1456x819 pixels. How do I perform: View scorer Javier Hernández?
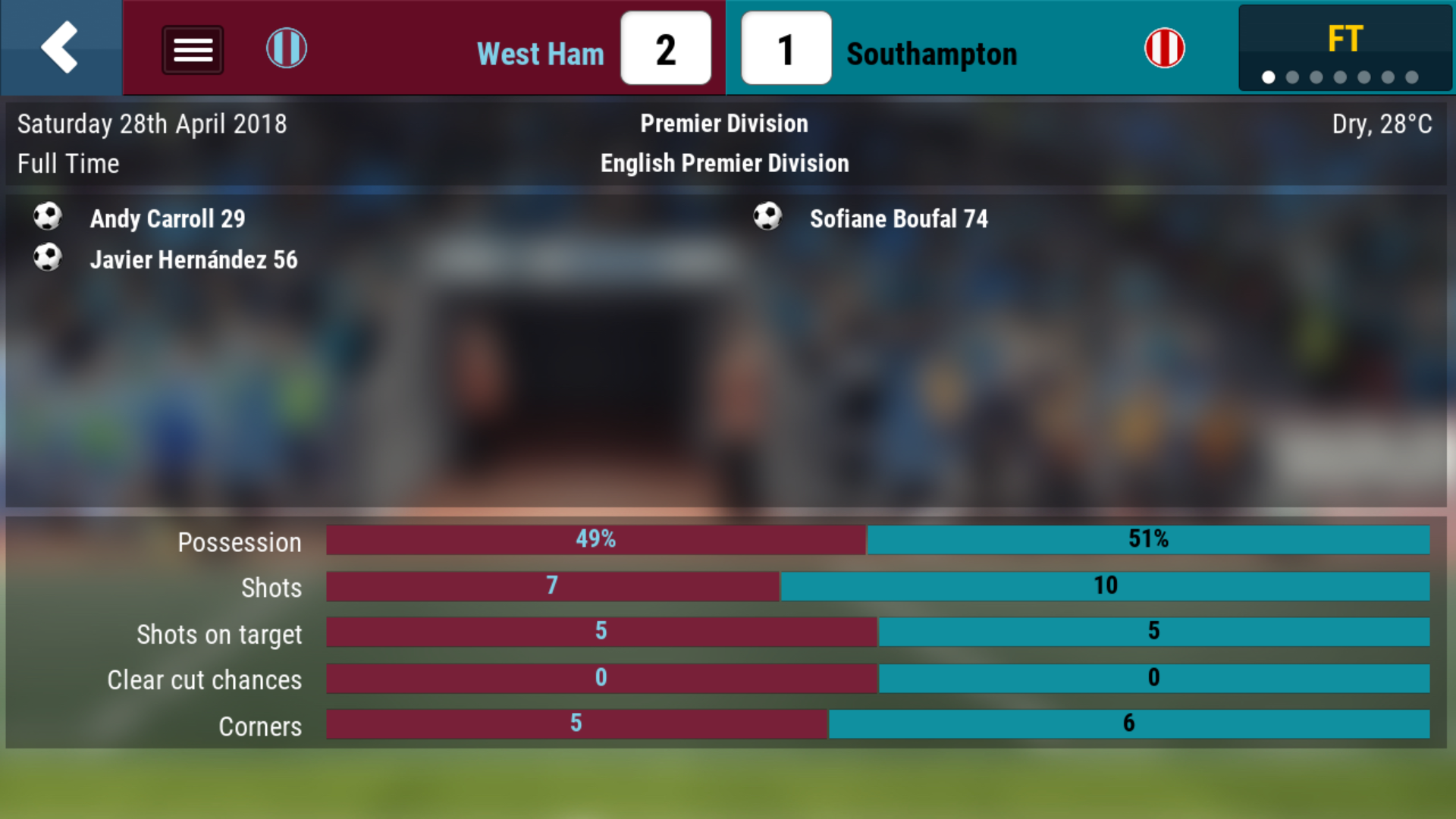193,259
